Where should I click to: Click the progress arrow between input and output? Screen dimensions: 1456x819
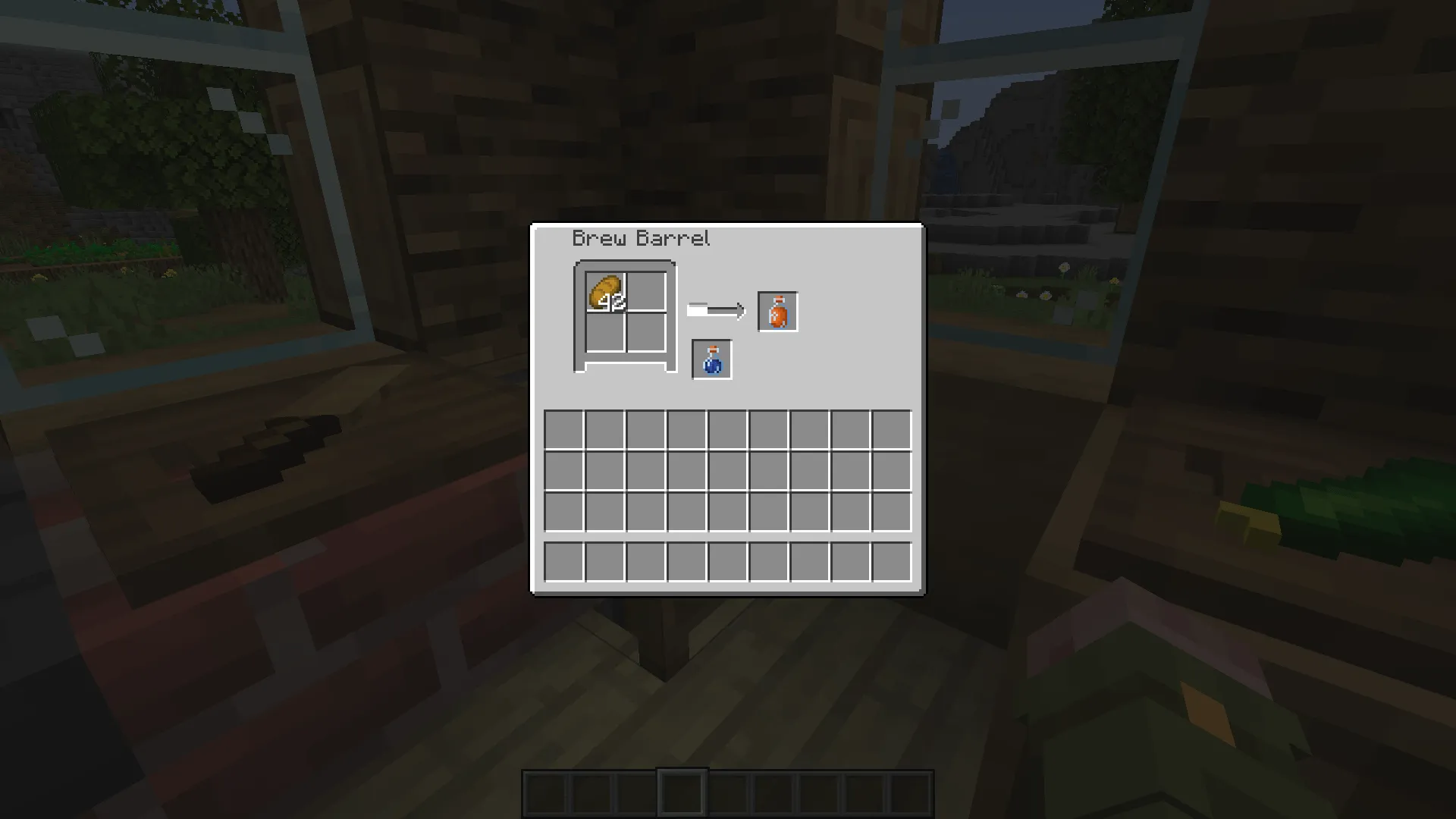pyautogui.click(x=717, y=309)
